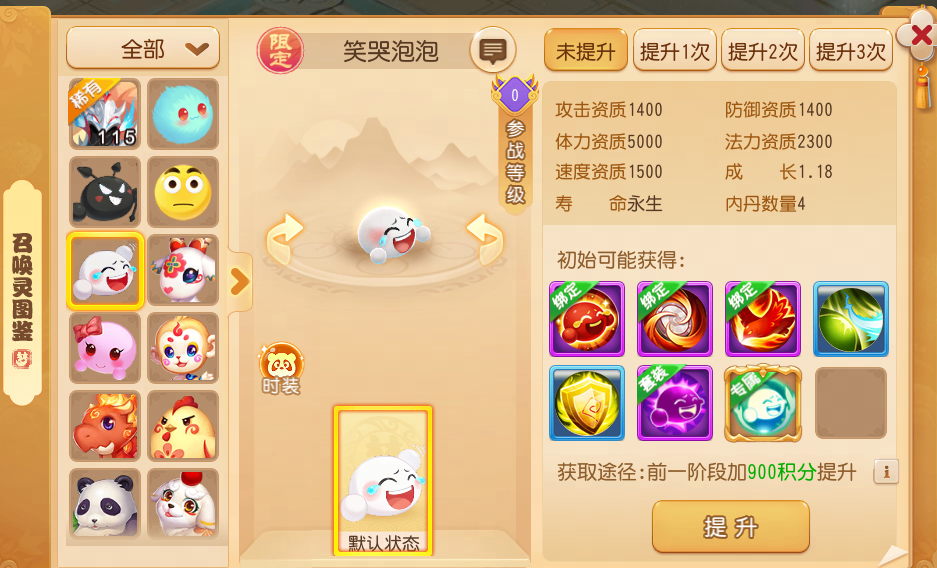
Task: Open the info button beside 获取途径
Action: point(885,471)
